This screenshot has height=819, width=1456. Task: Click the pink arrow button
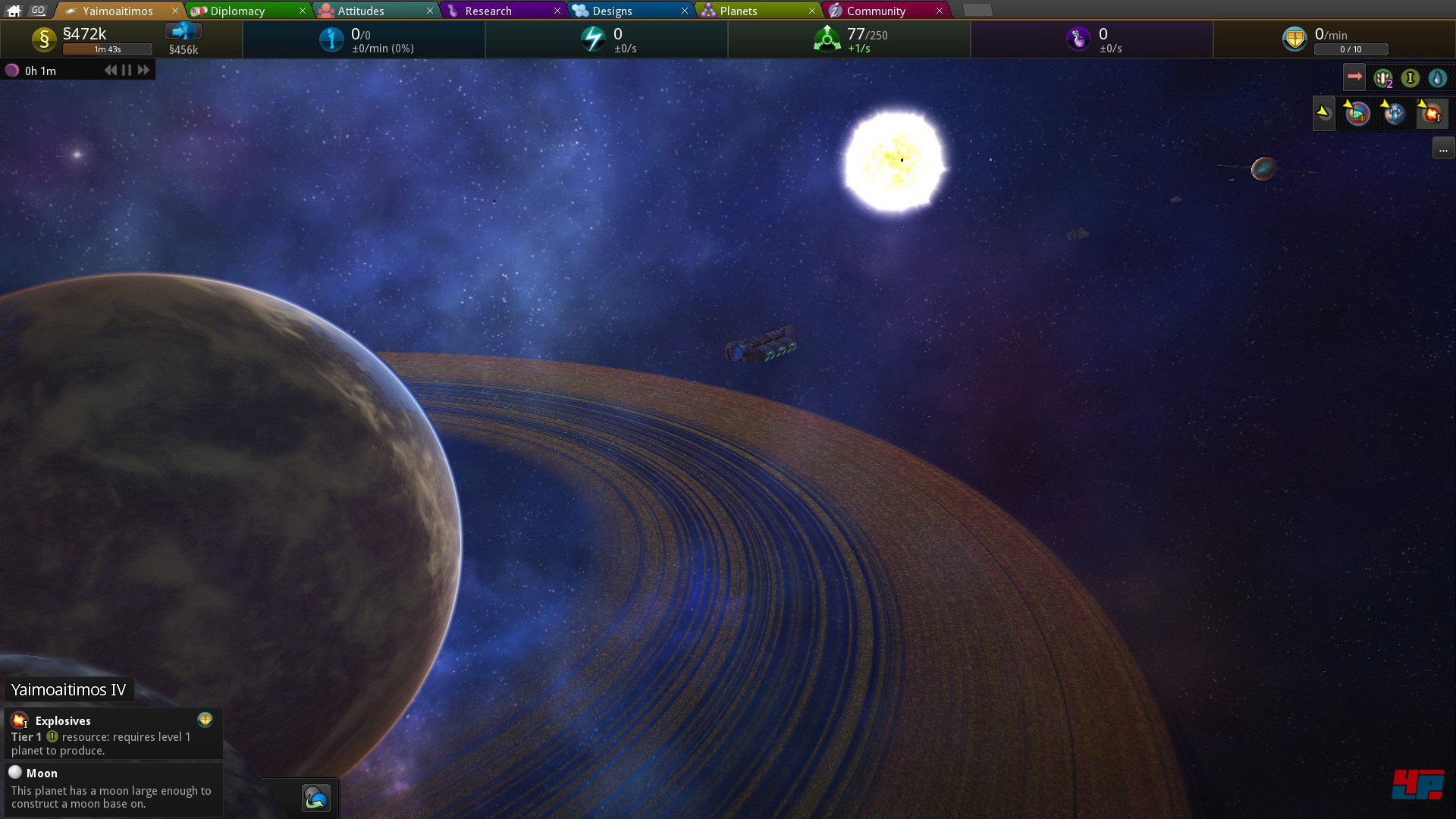click(x=1354, y=77)
